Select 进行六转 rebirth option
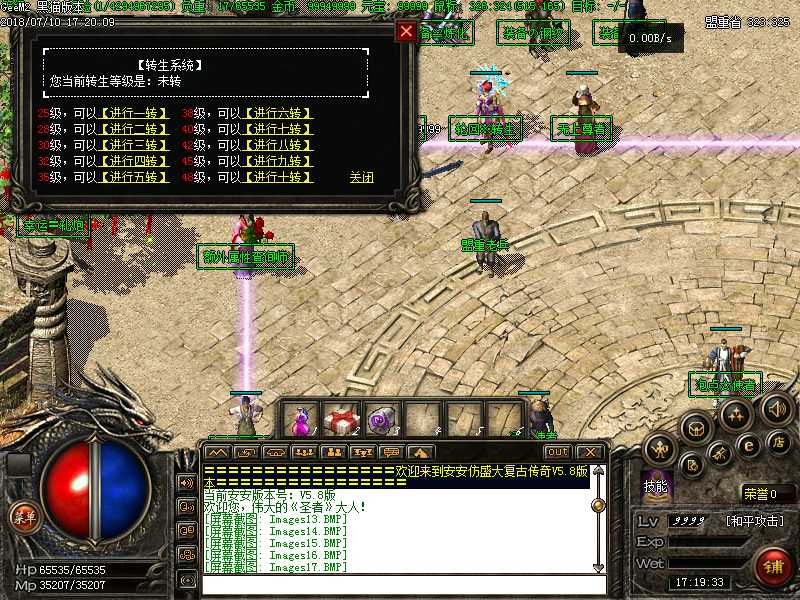Image resolution: width=800 pixels, height=600 pixels. [278, 113]
